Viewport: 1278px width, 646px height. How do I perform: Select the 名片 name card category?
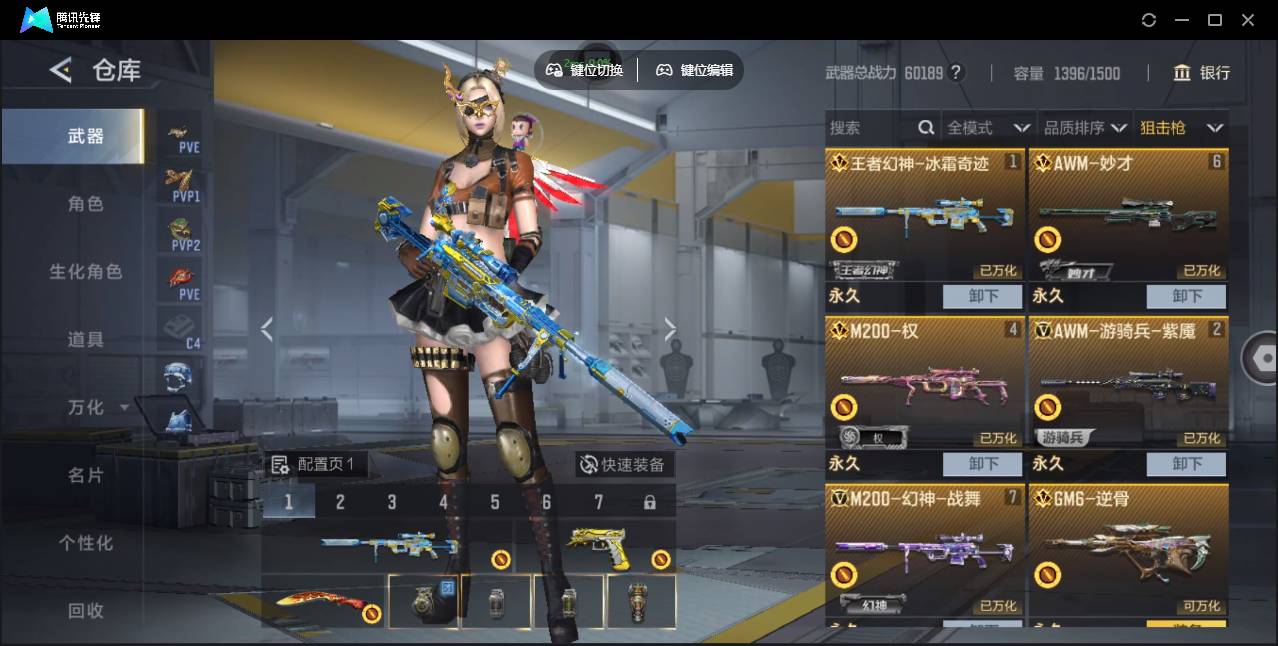coord(85,475)
